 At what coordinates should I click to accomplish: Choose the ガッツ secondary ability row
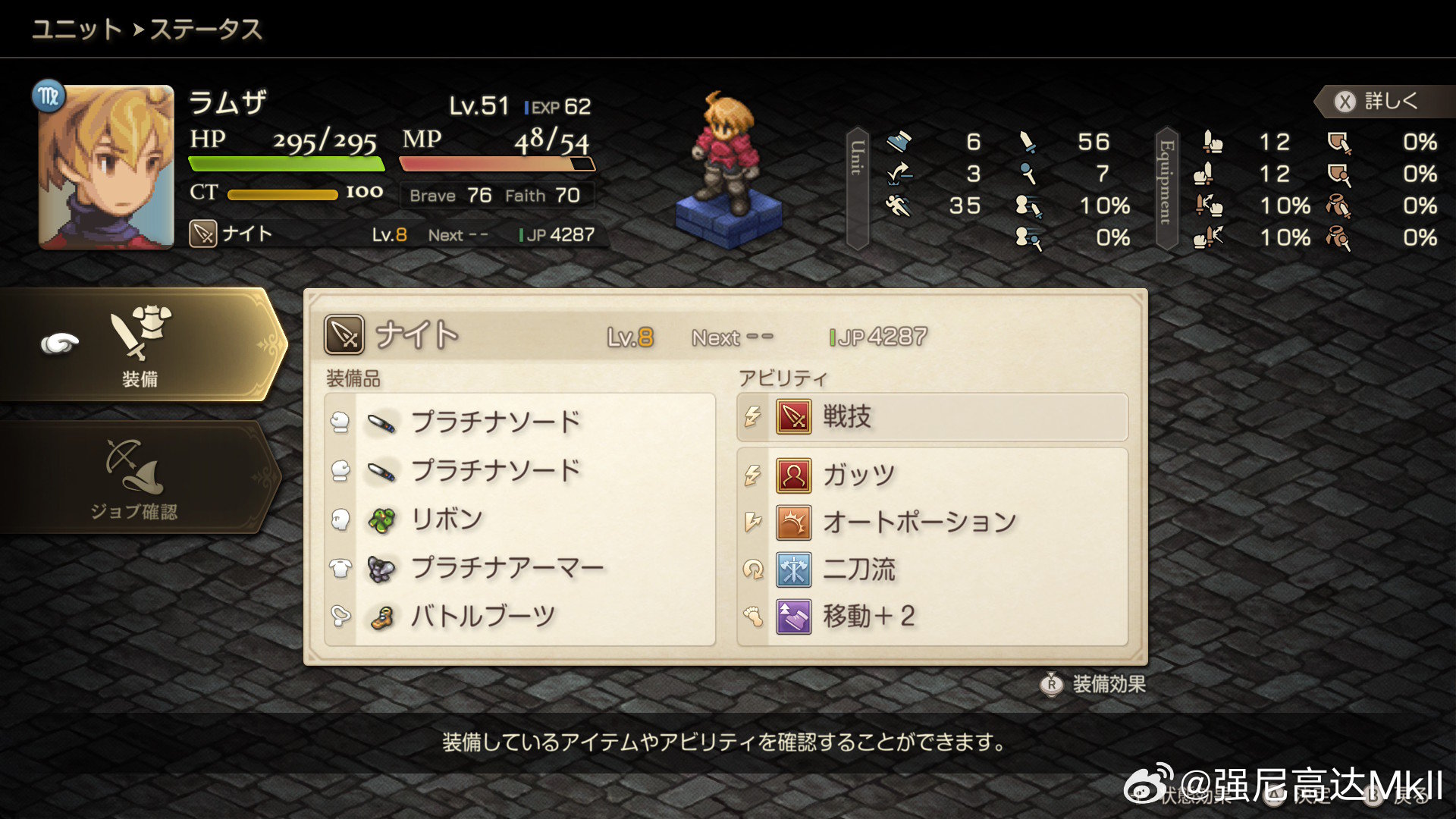coord(931,475)
